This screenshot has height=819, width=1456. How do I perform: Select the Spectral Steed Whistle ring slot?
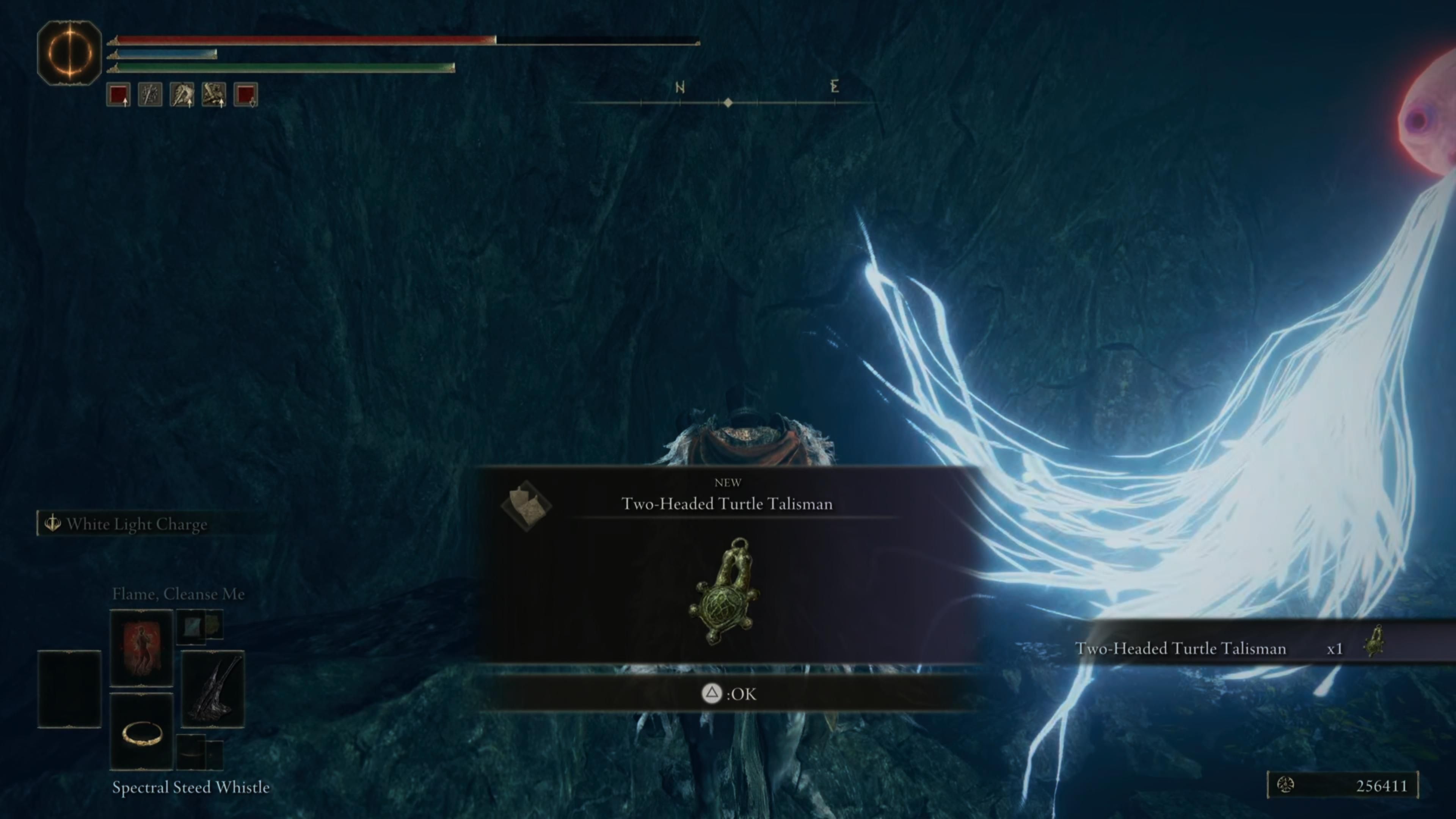pyautogui.click(x=141, y=732)
